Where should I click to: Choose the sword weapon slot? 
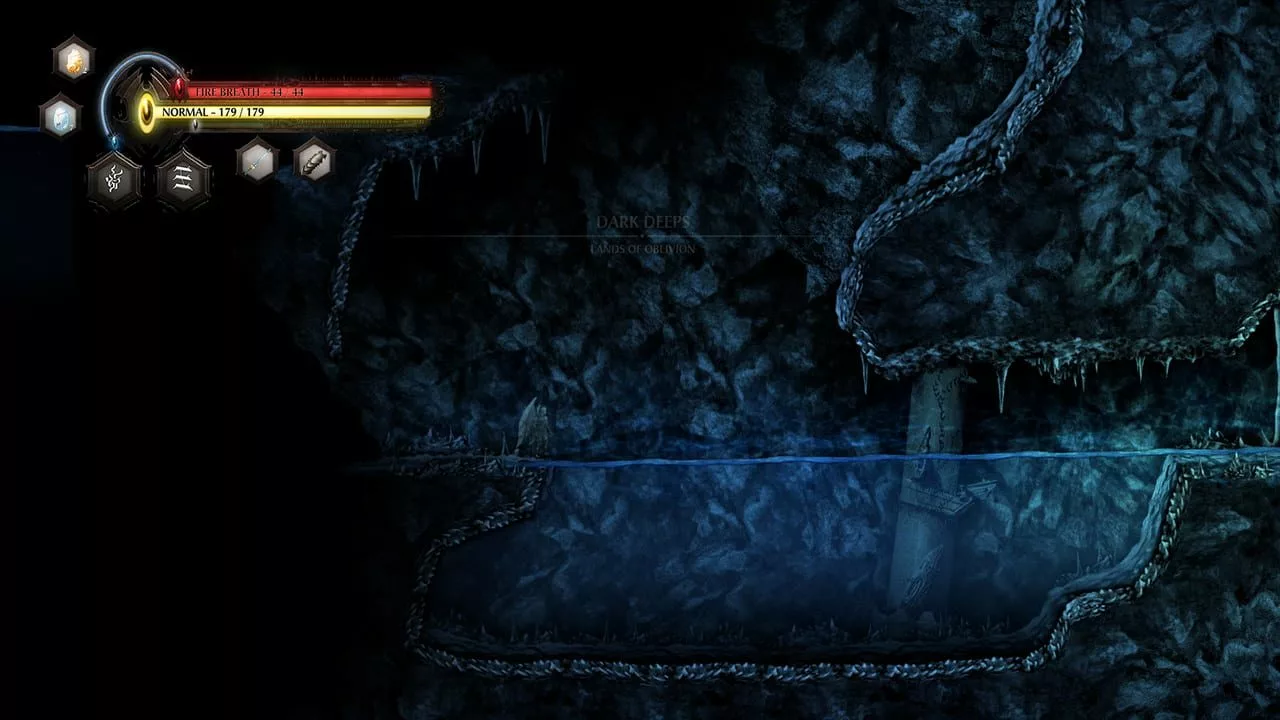pos(257,160)
